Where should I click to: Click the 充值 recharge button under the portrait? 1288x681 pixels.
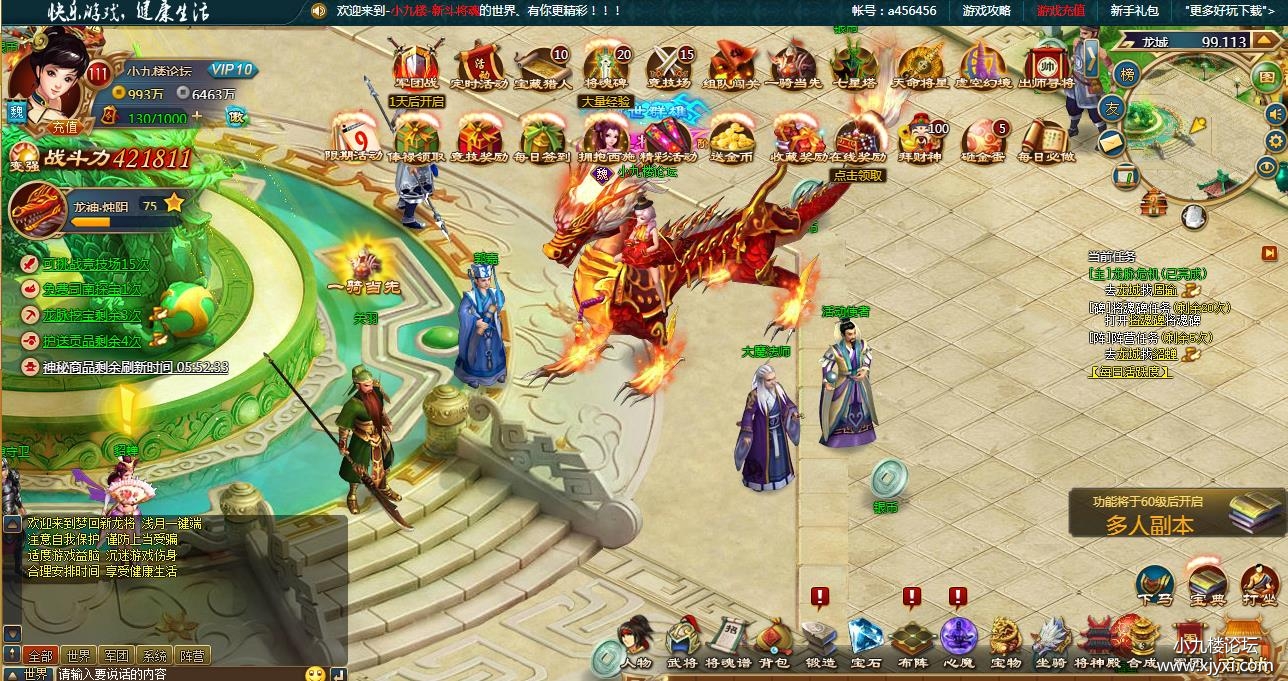64,127
